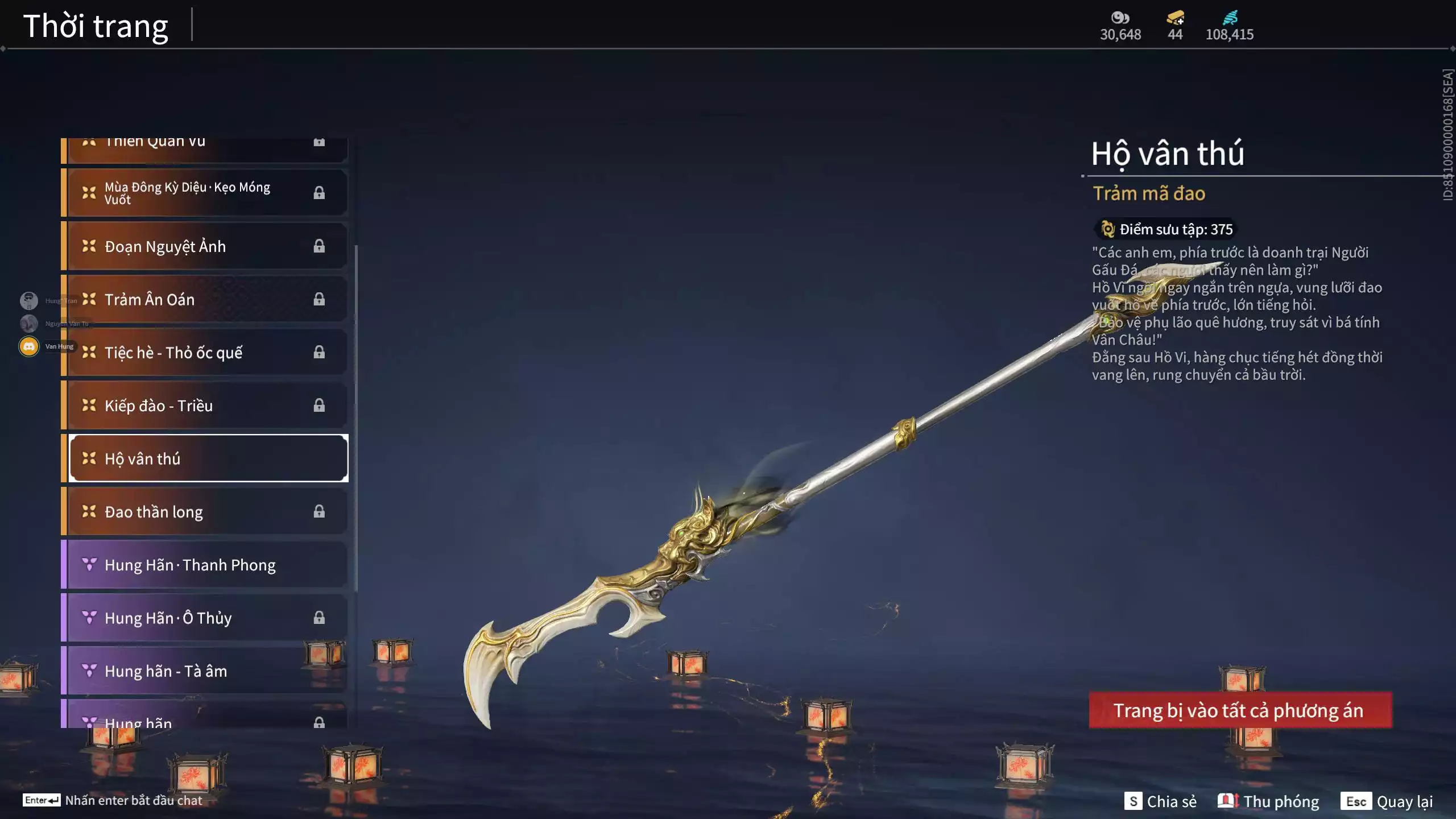Pick Mùa Đông Kỳ Diệu · Kẹo Móng Vuốt

[205, 193]
